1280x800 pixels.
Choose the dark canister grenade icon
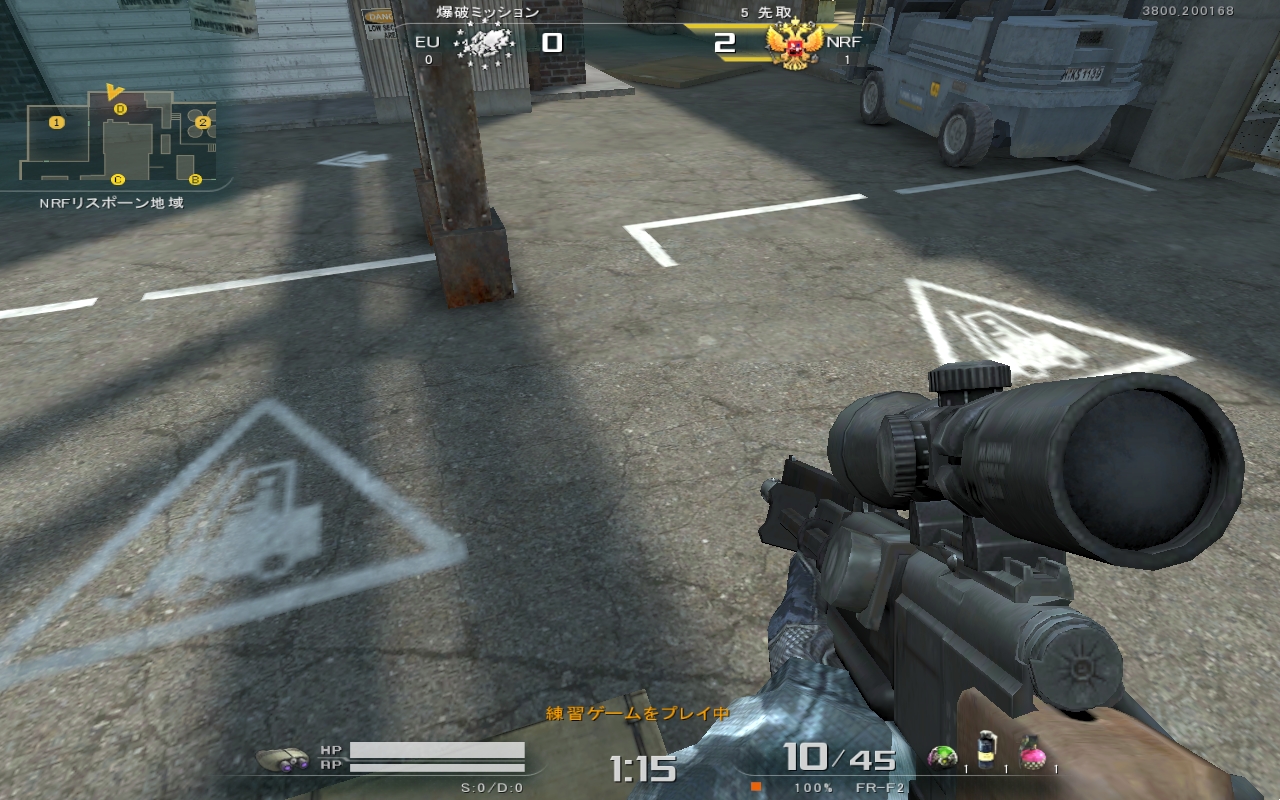coord(987,752)
